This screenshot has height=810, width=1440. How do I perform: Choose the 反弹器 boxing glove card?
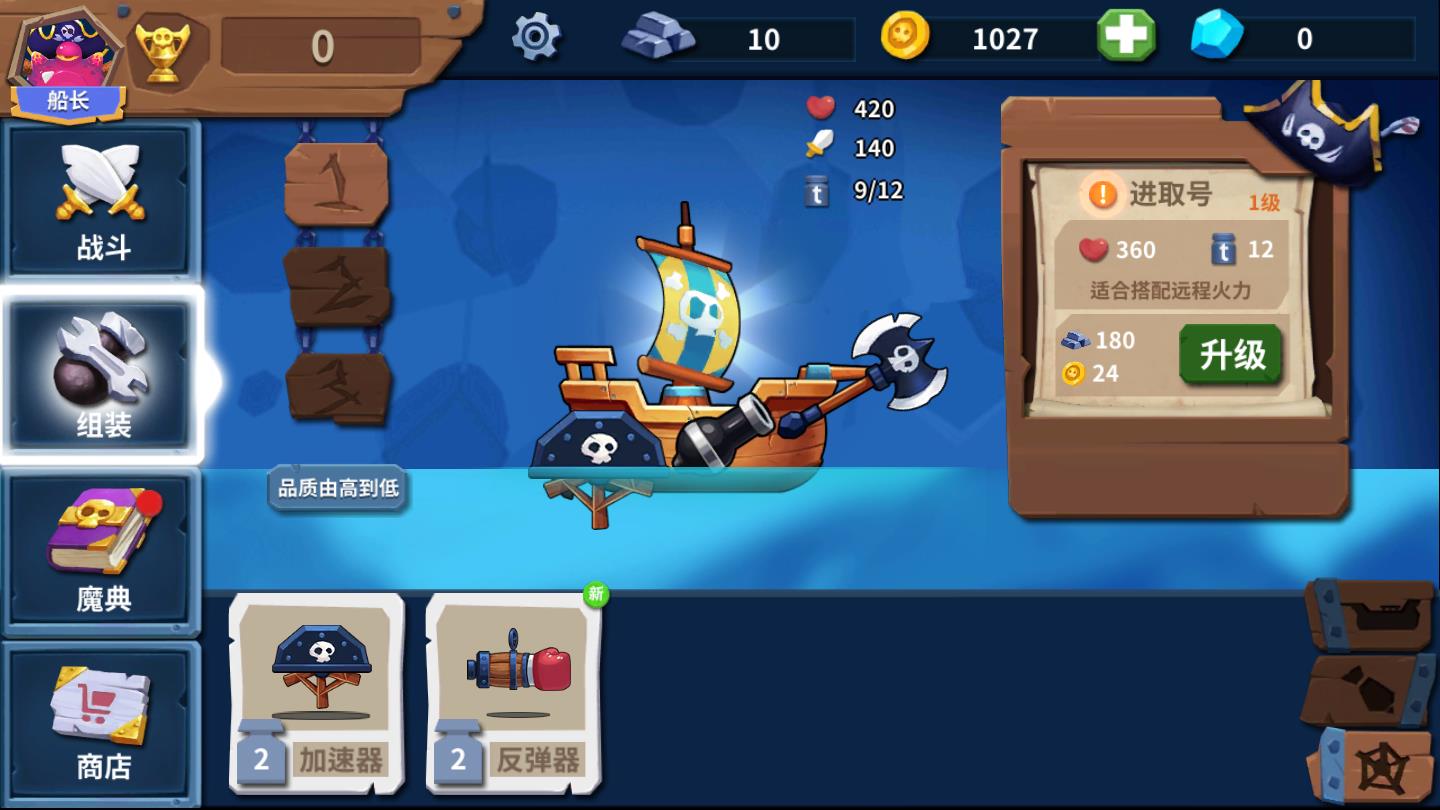(x=514, y=692)
